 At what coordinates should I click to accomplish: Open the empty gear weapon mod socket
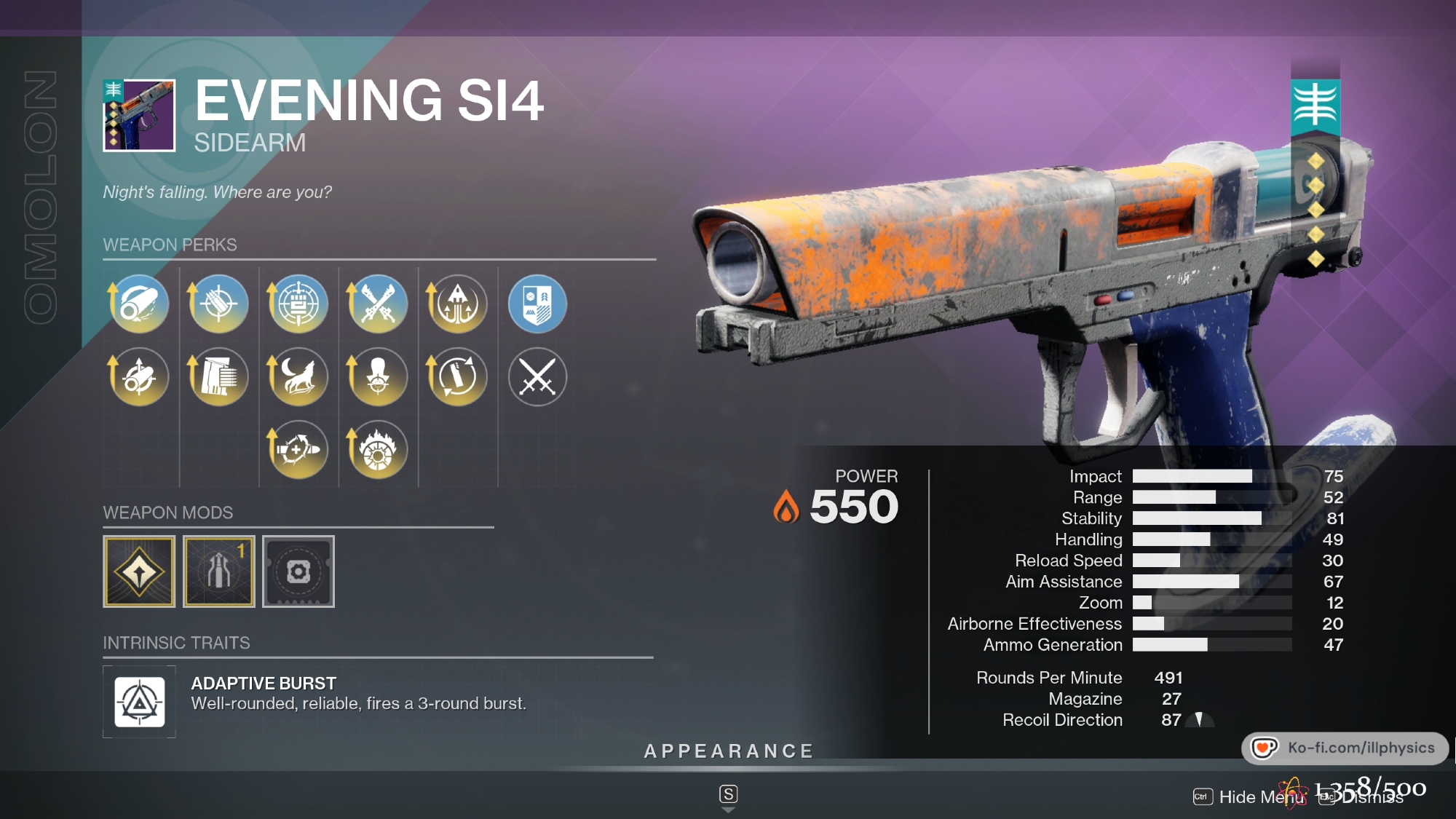[298, 571]
